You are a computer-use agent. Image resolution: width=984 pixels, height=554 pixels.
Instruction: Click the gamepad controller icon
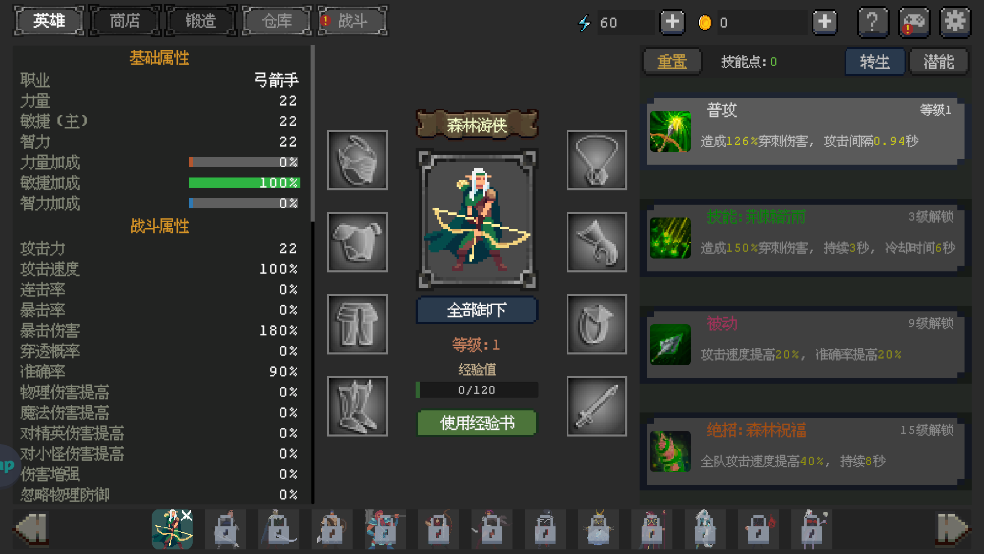coord(914,22)
